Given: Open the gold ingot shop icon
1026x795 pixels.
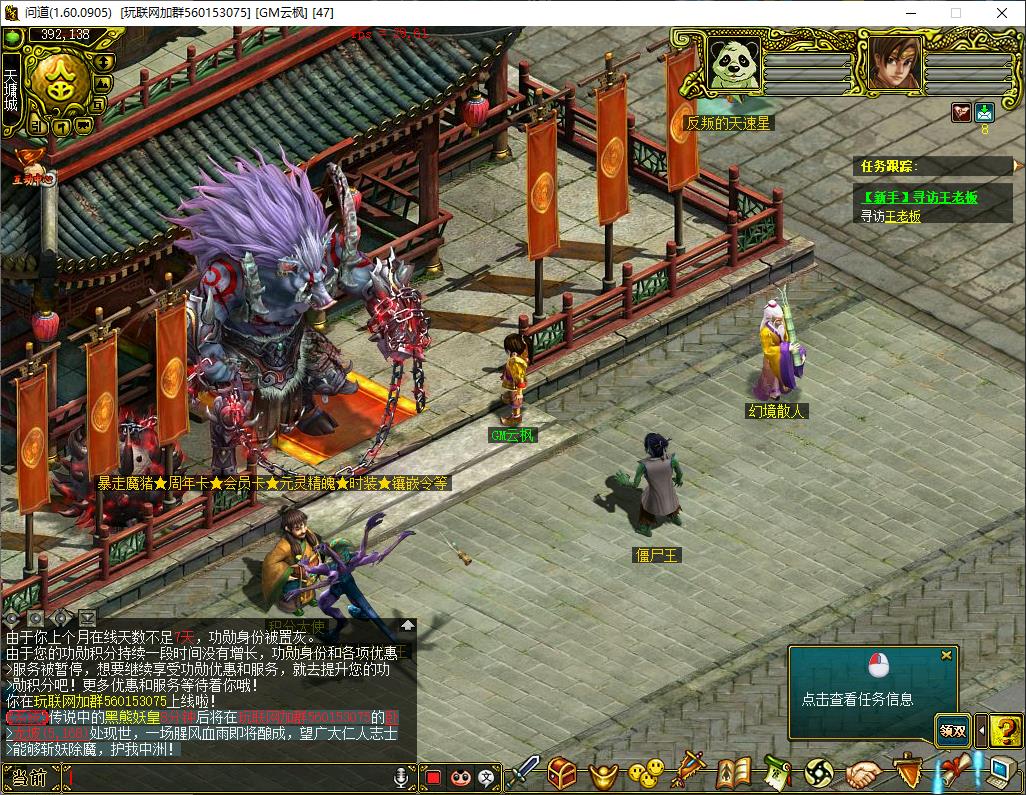Looking at the screenshot, I should 603,773.
